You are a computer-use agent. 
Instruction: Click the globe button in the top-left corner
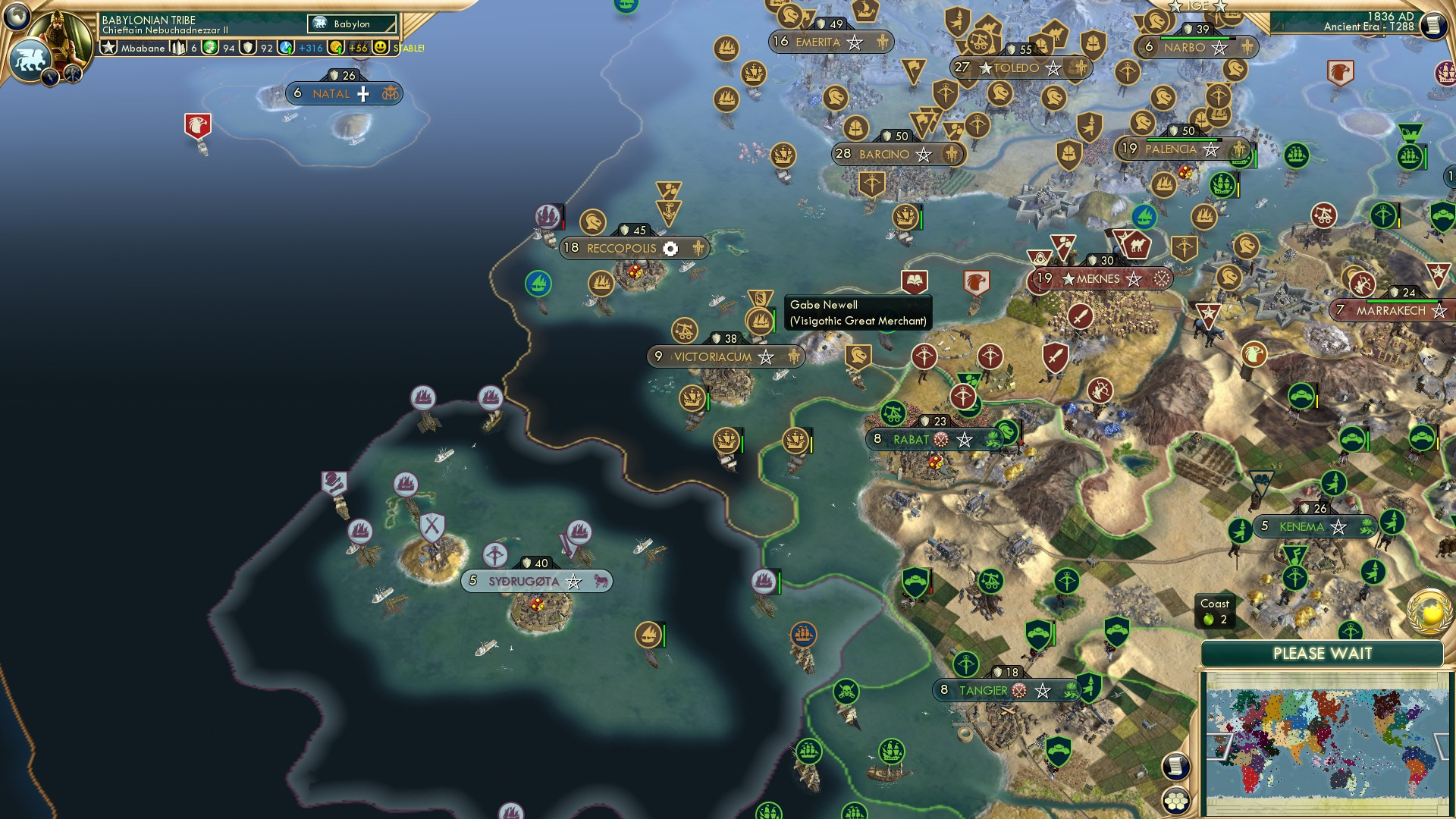coord(17,15)
